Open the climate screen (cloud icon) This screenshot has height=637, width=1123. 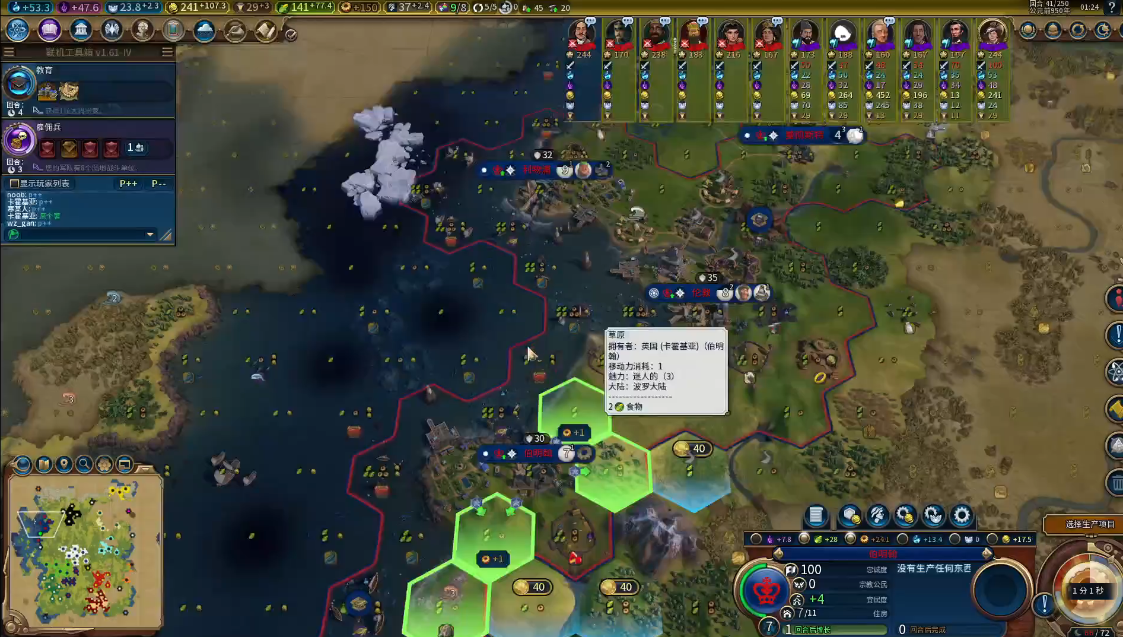(204, 30)
